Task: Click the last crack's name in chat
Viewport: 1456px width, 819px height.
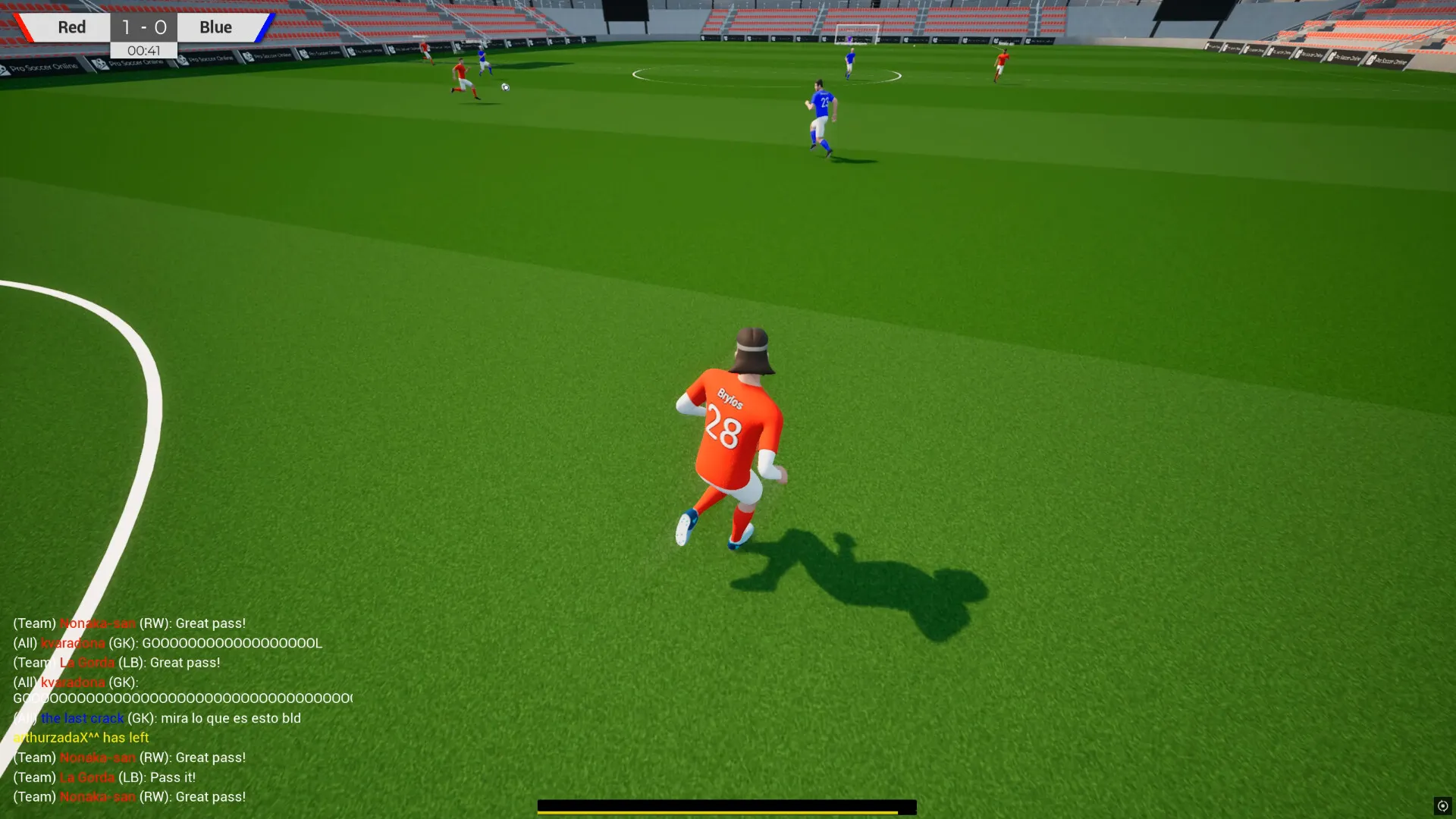Action: tap(83, 717)
